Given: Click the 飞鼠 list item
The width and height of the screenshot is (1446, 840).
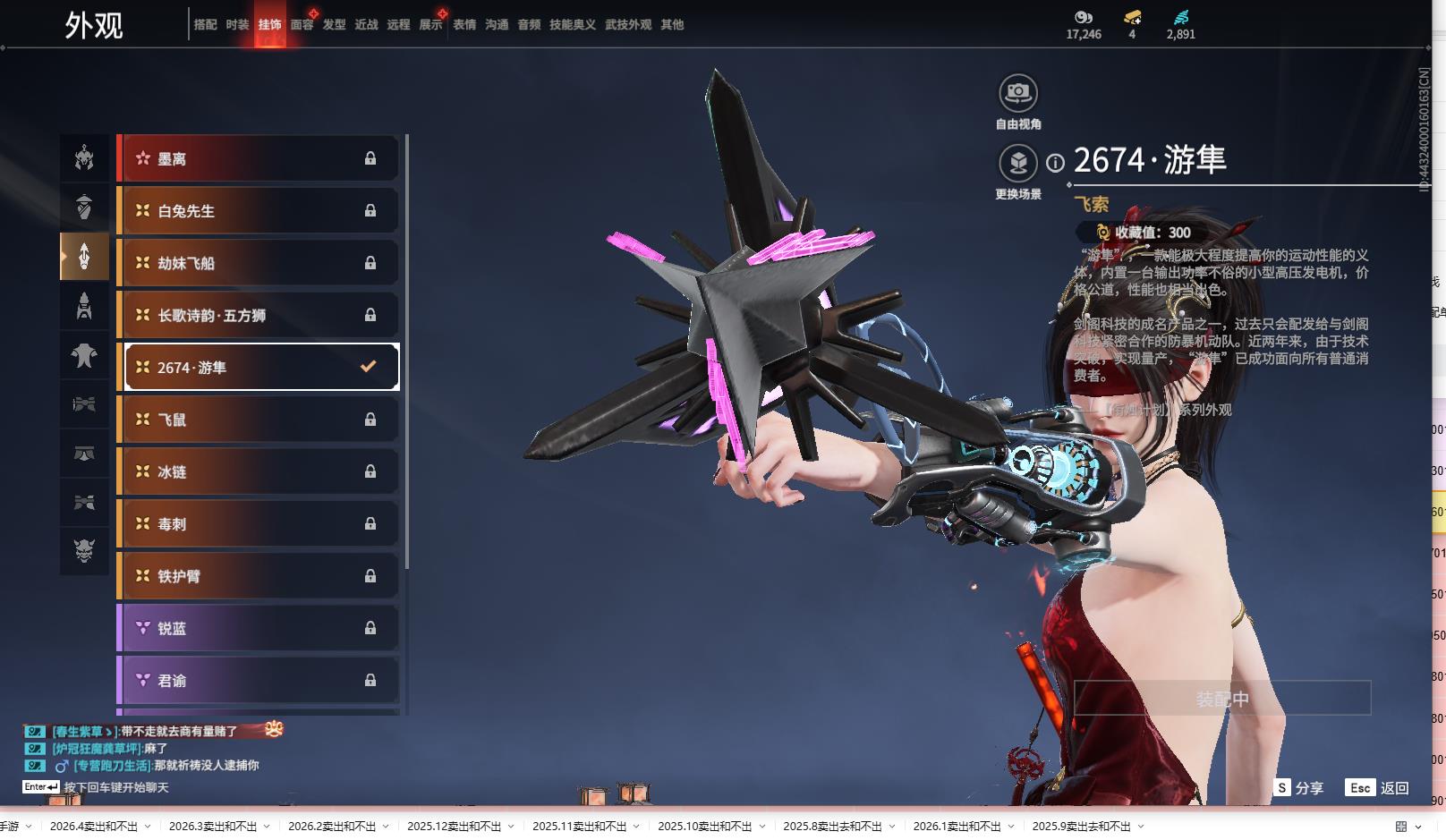Looking at the screenshot, I should 259,420.
